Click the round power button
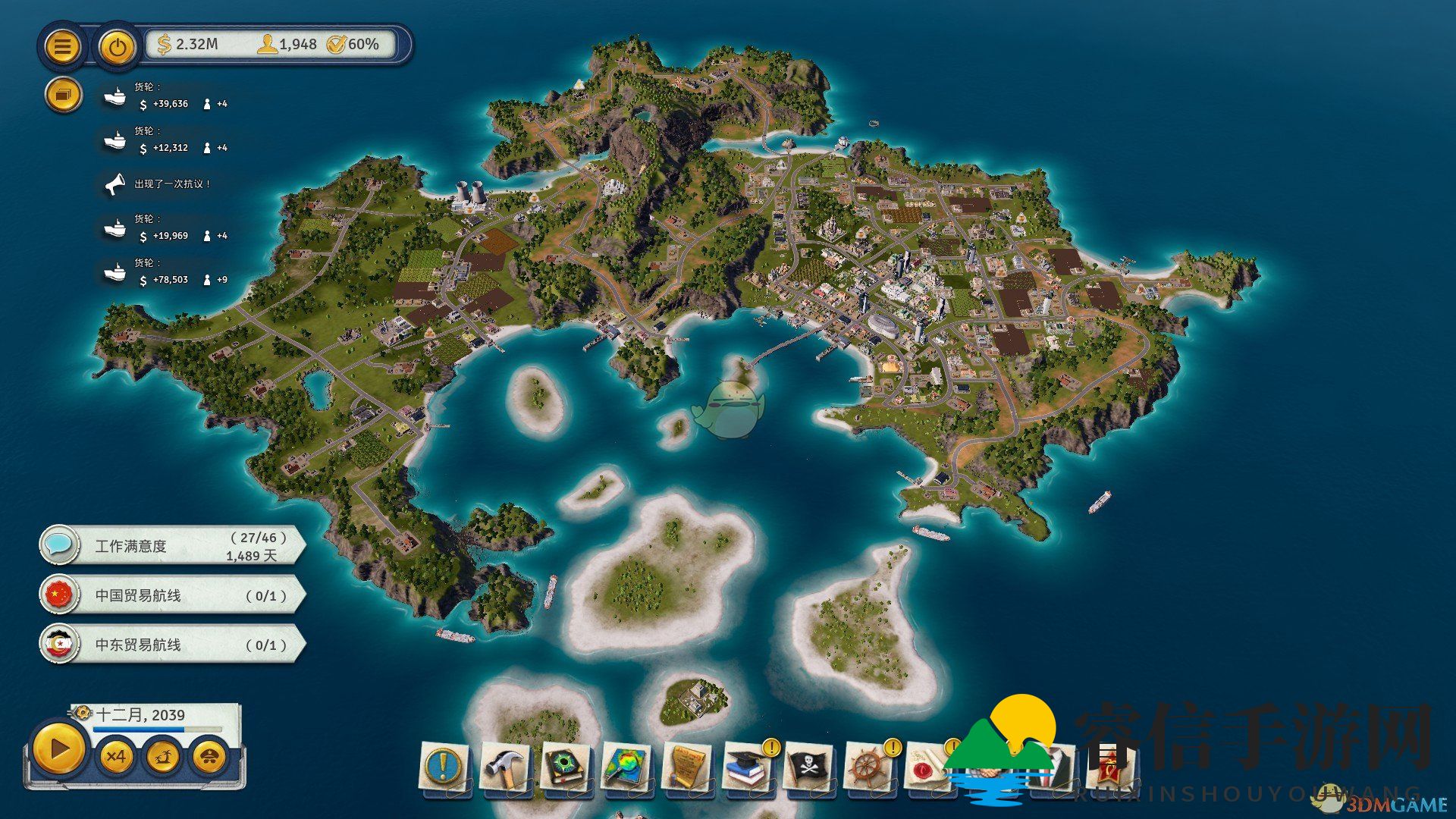The height and width of the screenshot is (819, 1456). [x=117, y=47]
